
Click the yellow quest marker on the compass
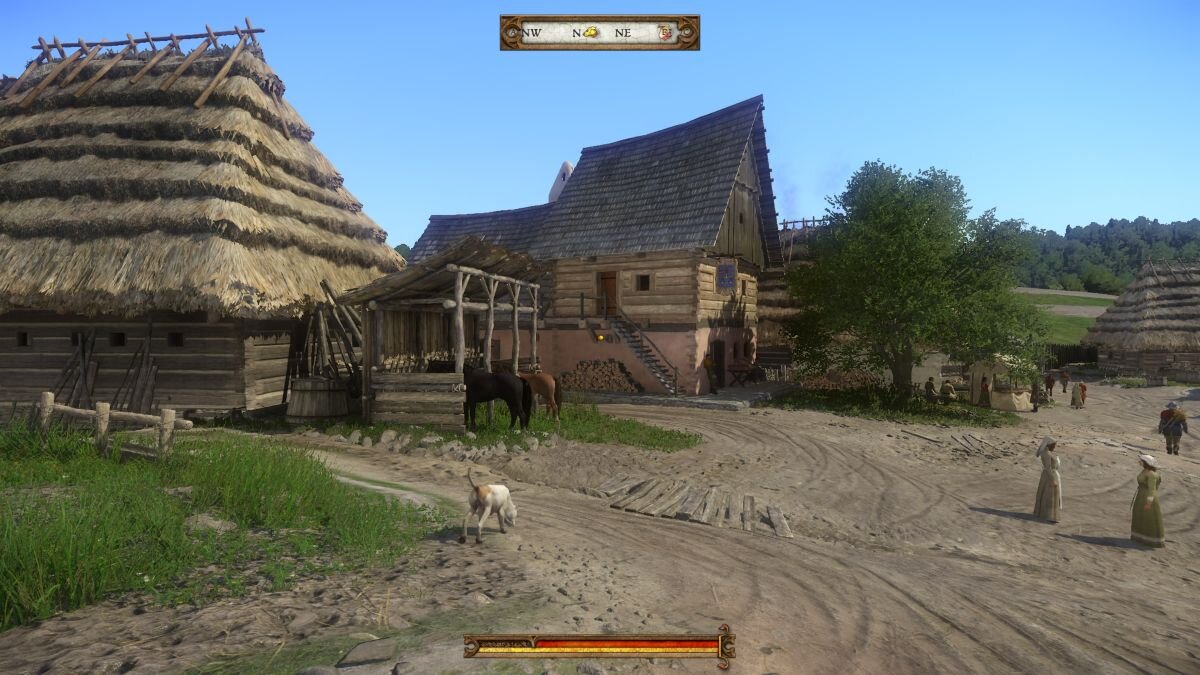tap(591, 32)
